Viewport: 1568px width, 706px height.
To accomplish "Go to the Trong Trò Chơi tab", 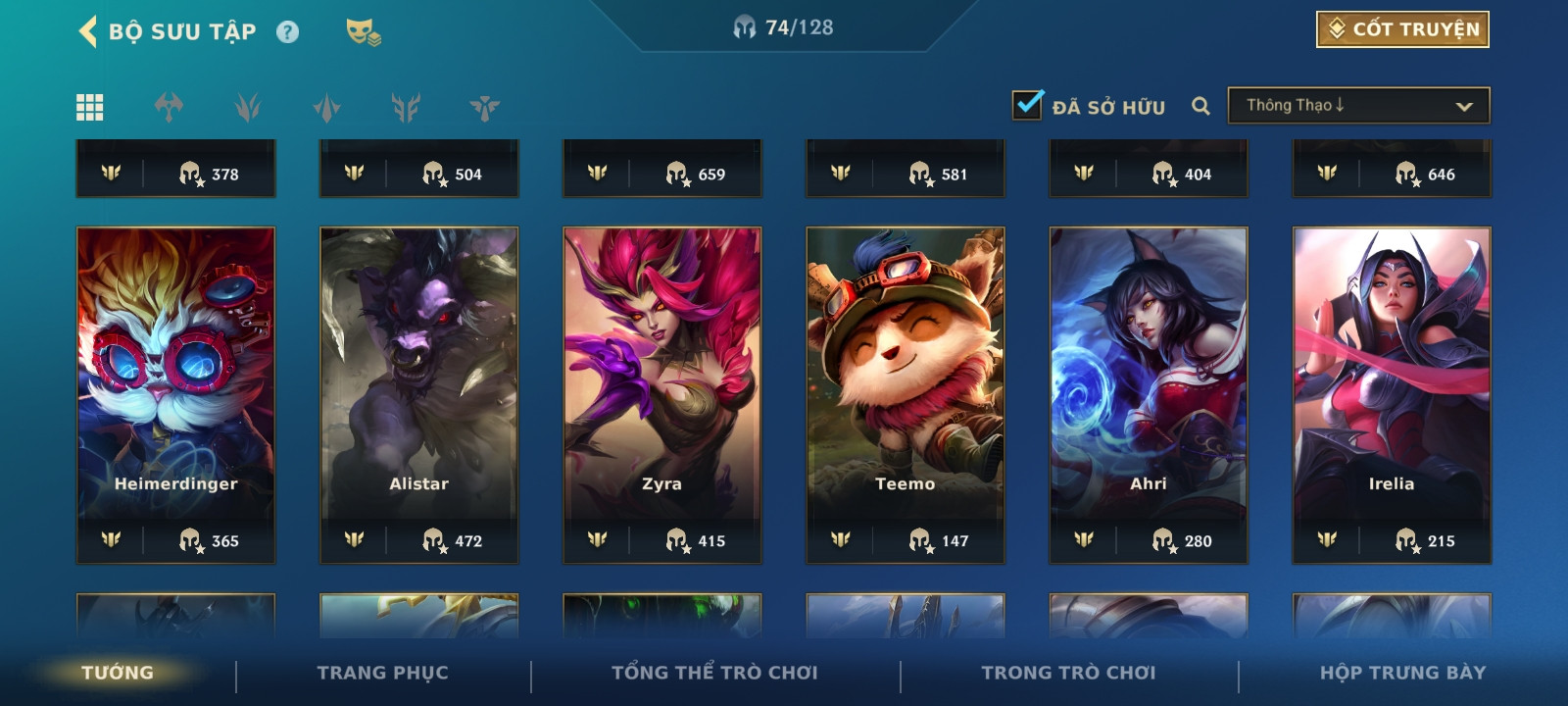I will click(x=1068, y=673).
